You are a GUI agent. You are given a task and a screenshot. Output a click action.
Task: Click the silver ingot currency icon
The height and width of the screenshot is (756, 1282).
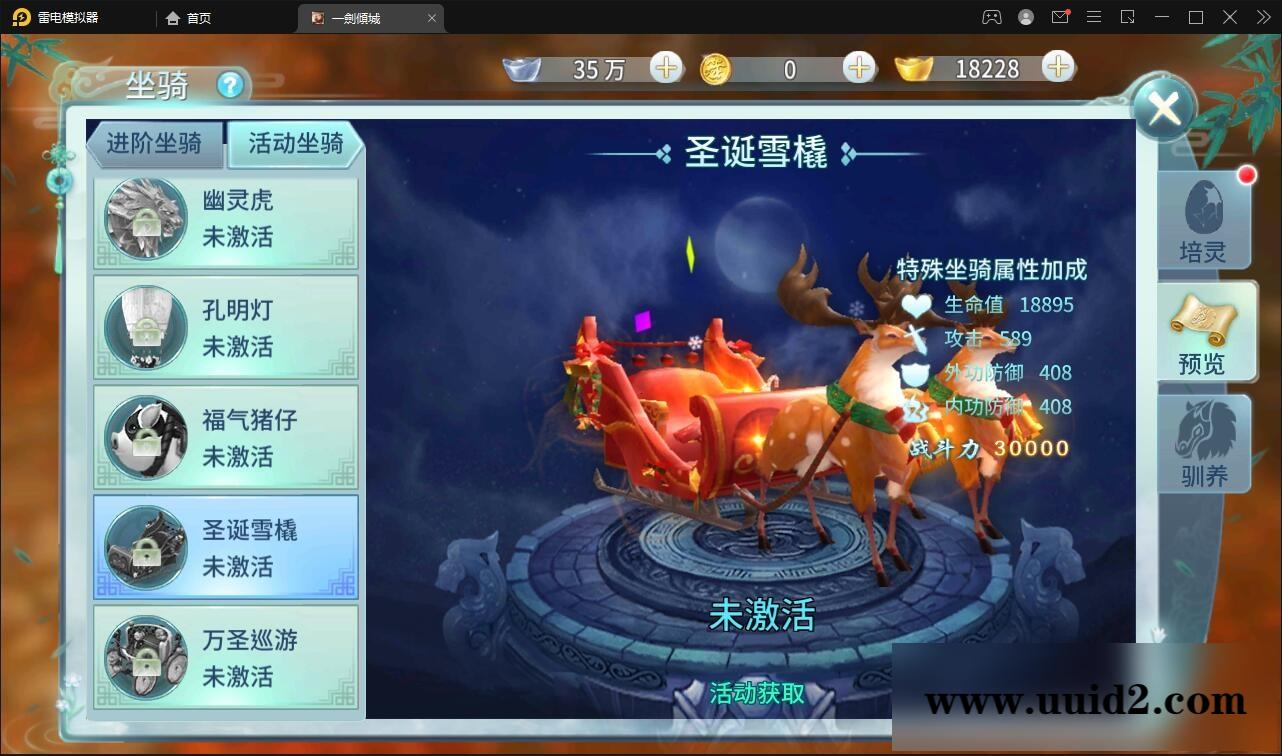(x=521, y=67)
